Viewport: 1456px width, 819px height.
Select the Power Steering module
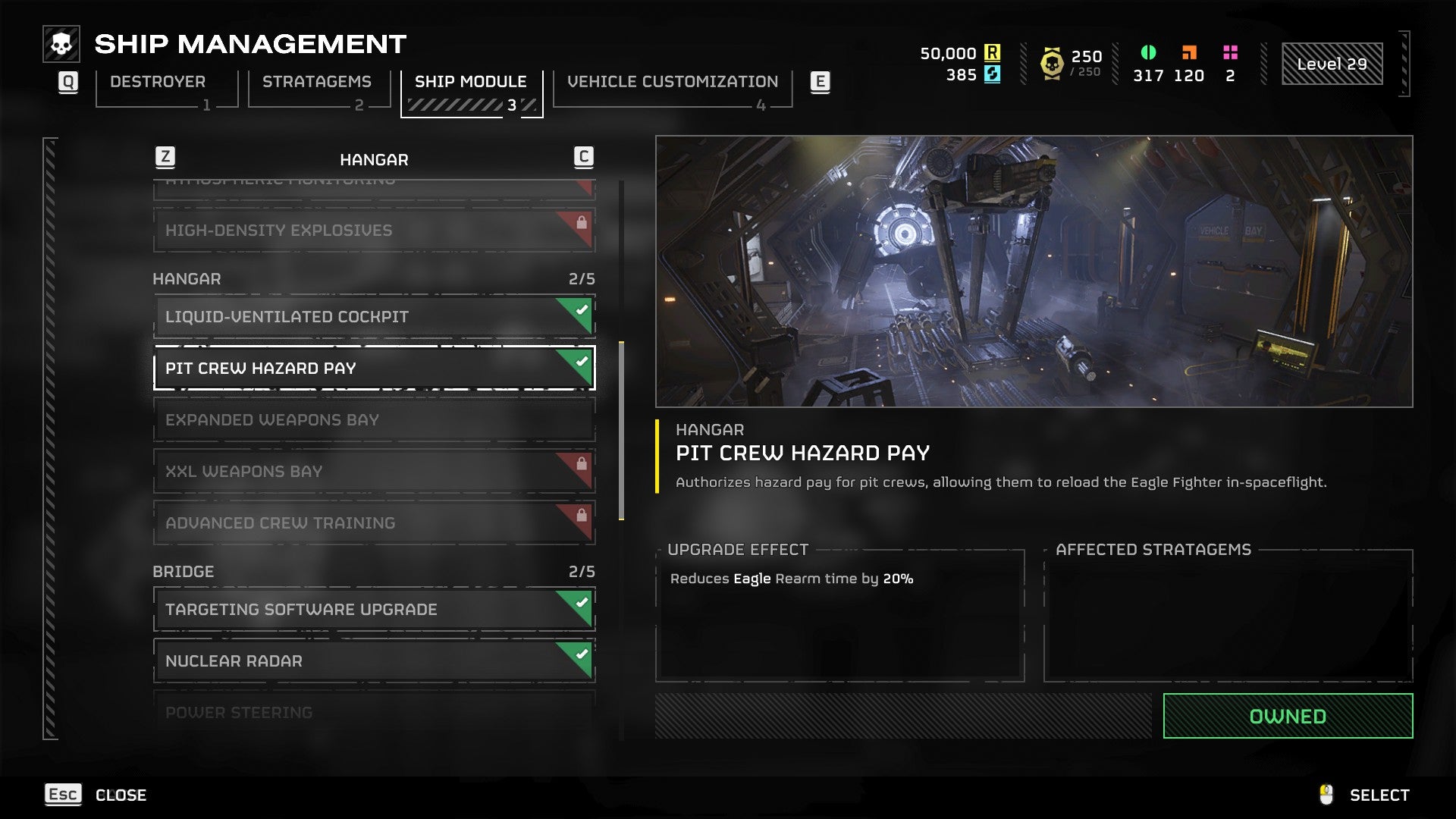click(x=373, y=711)
